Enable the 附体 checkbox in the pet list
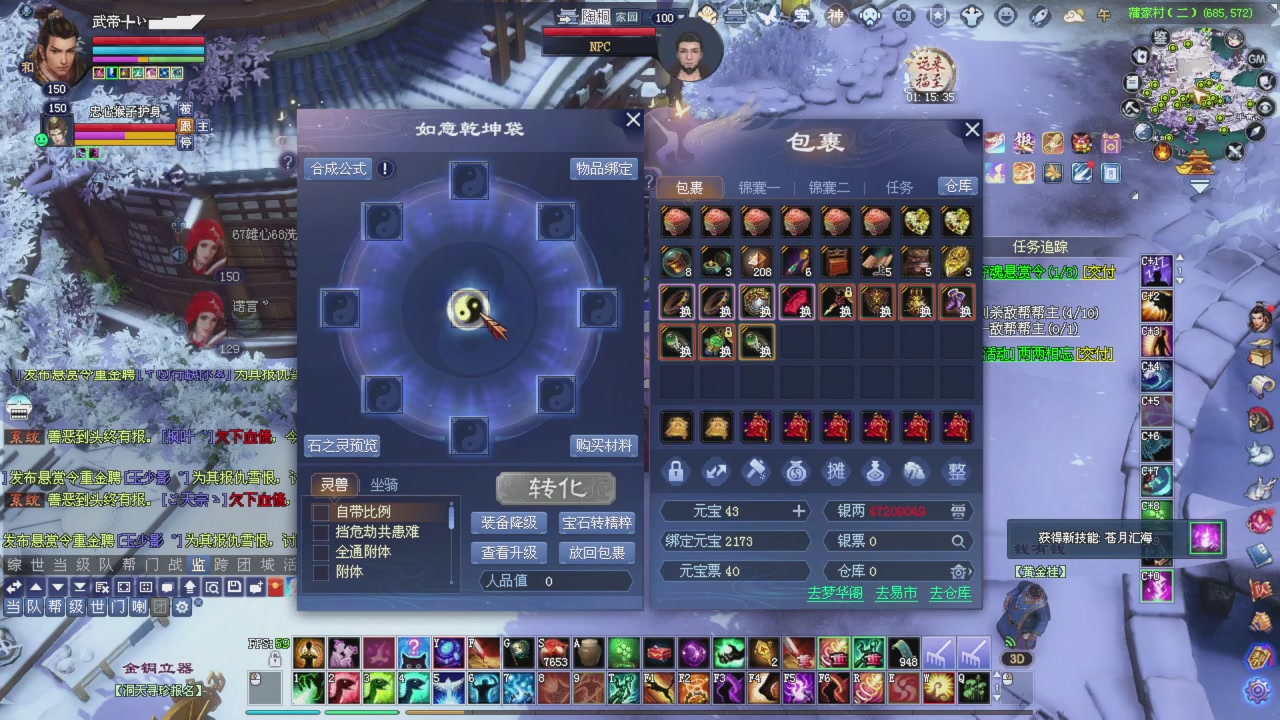Image resolution: width=1280 pixels, height=720 pixels. (x=321, y=572)
